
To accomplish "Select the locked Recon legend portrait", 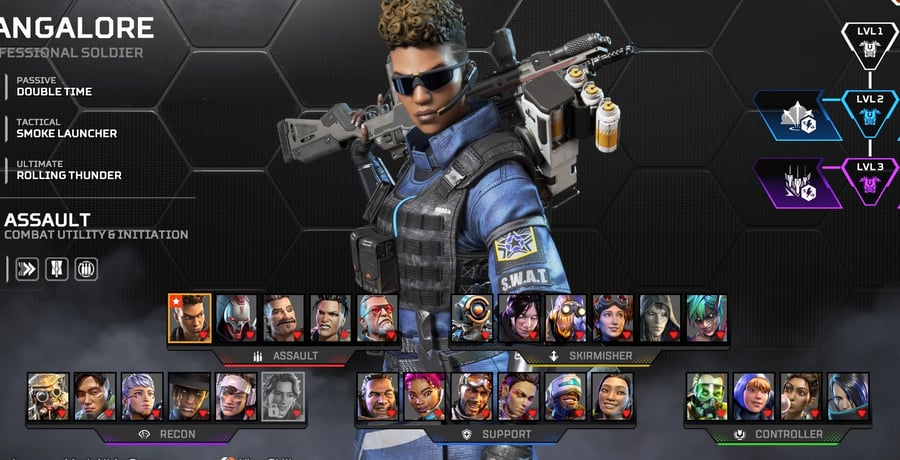I will (x=283, y=396).
